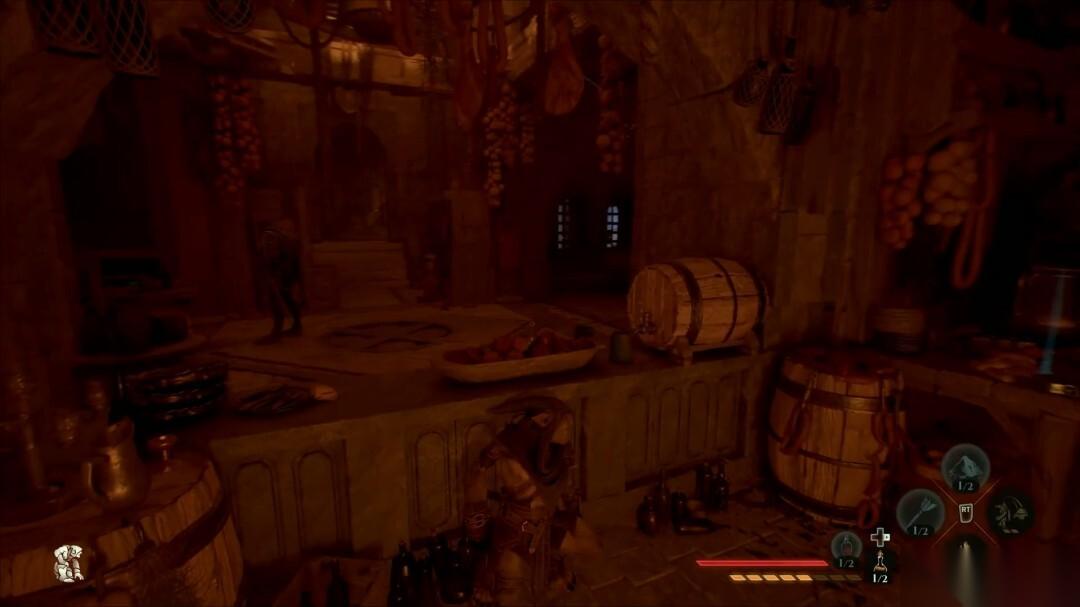Choose the rock pile item slot
Image resolution: width=1080 pixels, height=607 pixels.
click(x=965, y=466)
